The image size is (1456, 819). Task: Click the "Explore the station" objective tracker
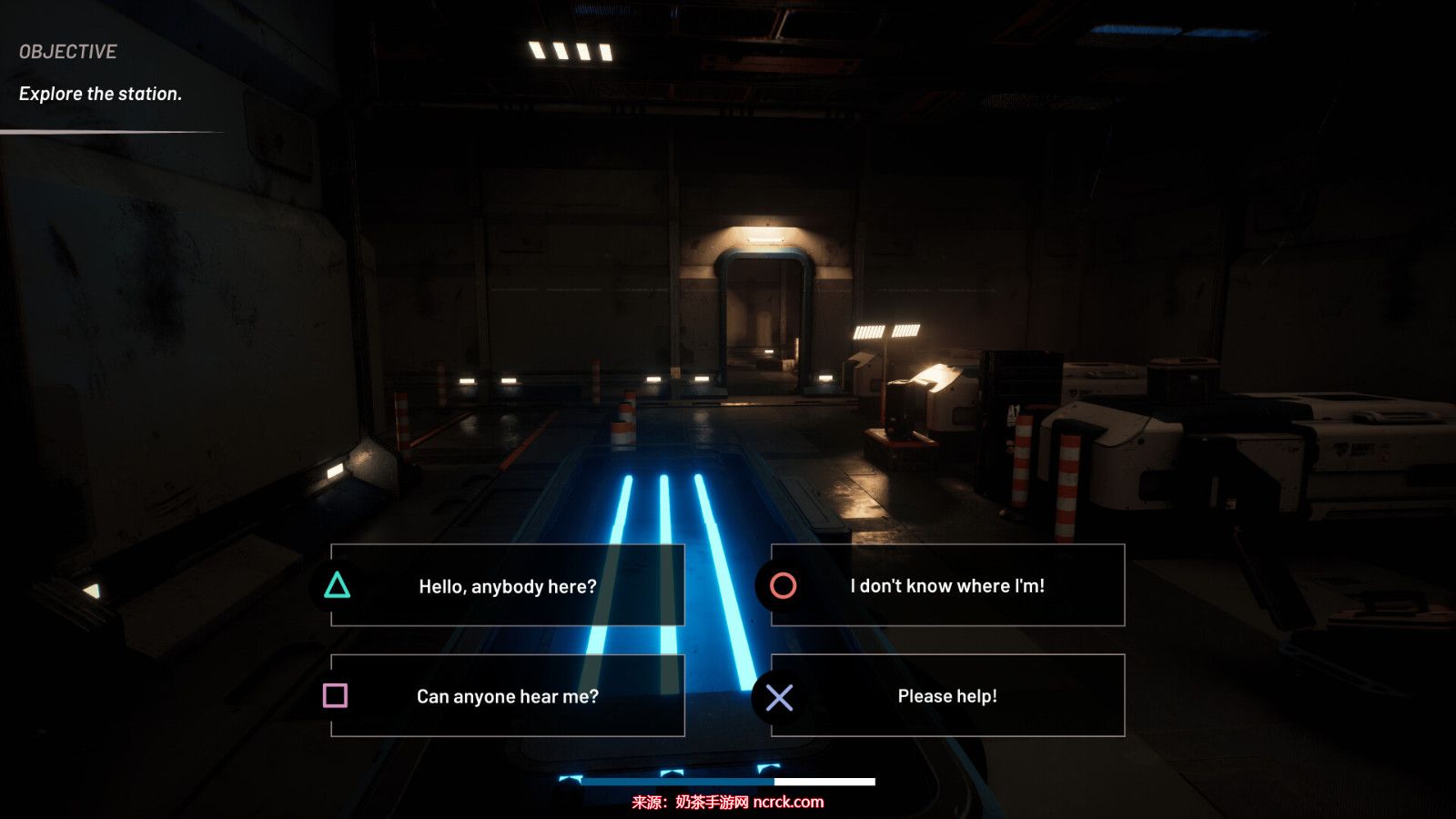pyautogui.click(x=100, y=94)
